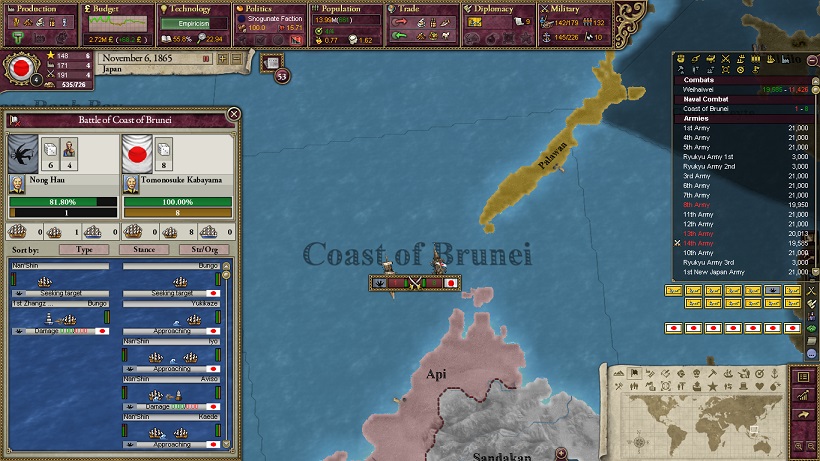Click the world minimap
Screen dimensions: 820x461
[698, 412]
